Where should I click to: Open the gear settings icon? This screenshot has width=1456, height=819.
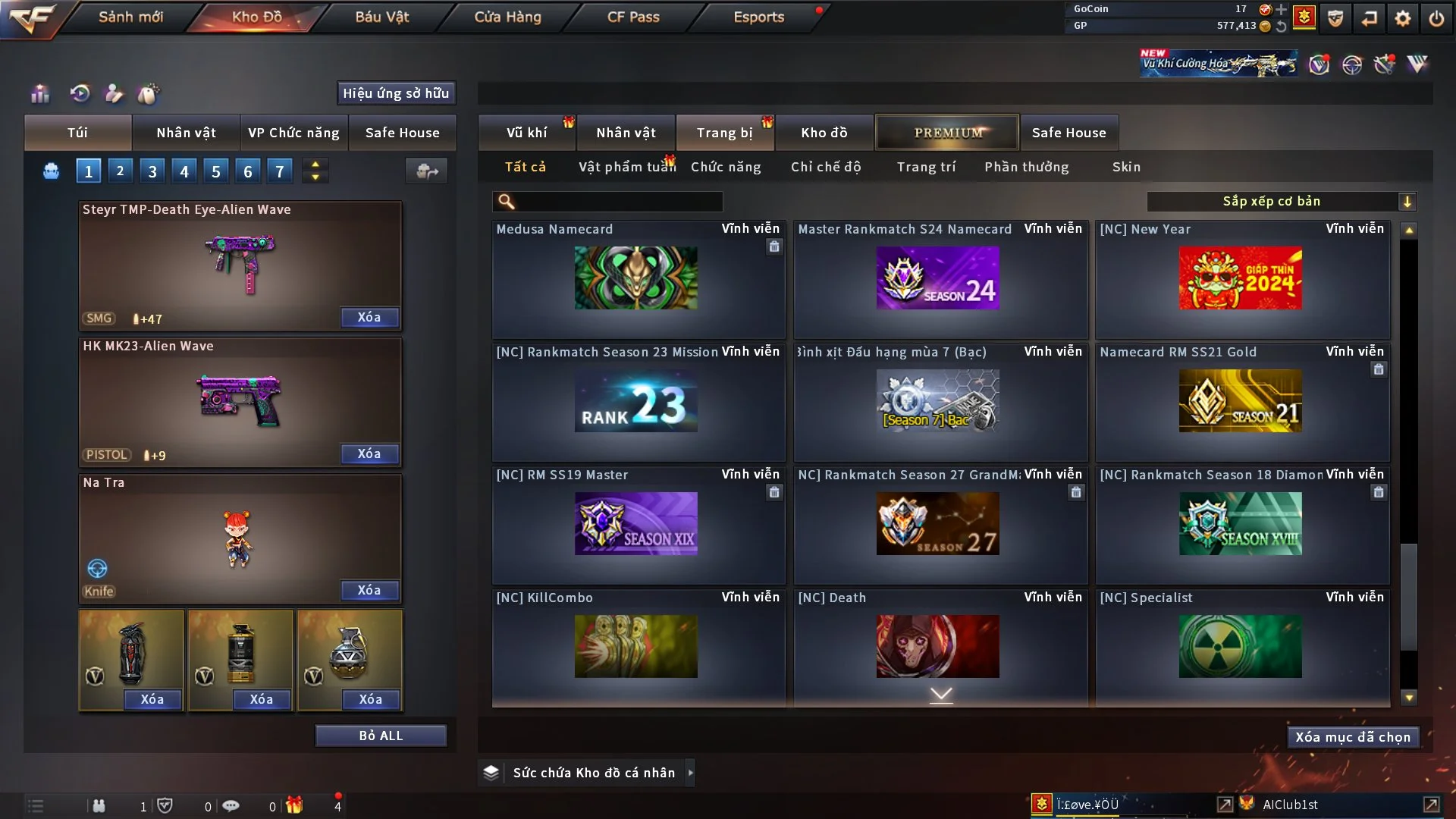point(1402,18)
